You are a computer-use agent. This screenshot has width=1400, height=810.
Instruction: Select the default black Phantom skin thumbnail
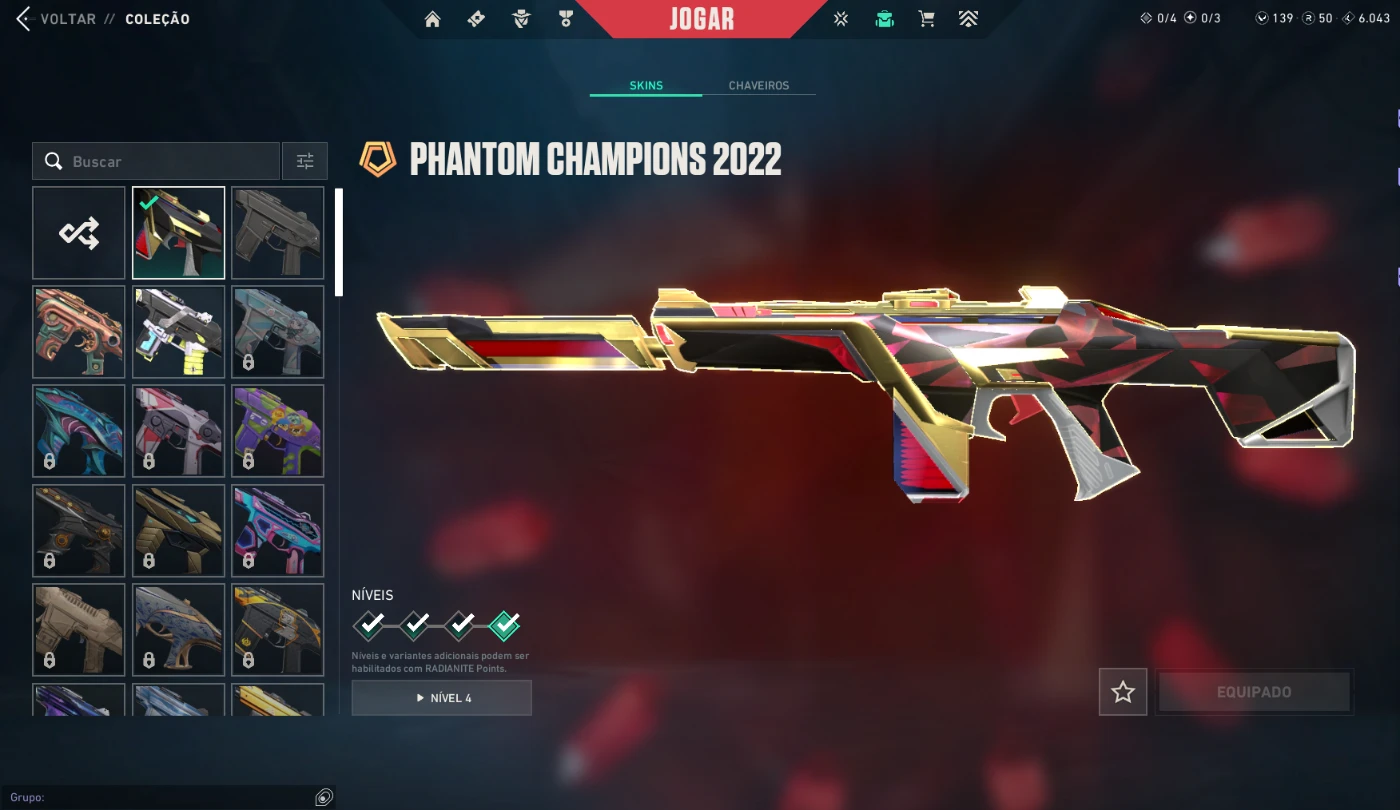tap(278, 233)
